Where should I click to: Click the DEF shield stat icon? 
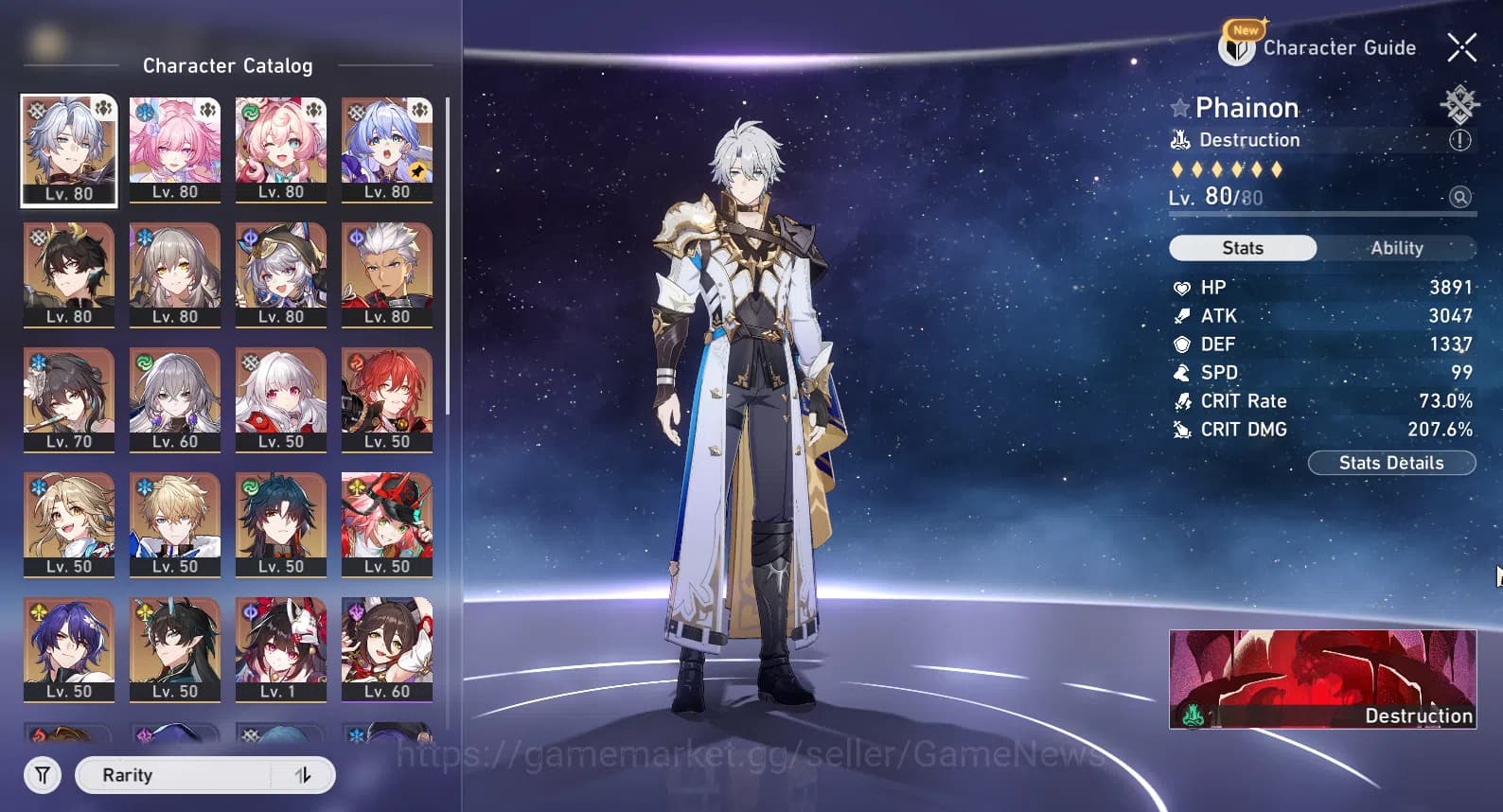pos(1182,344)
